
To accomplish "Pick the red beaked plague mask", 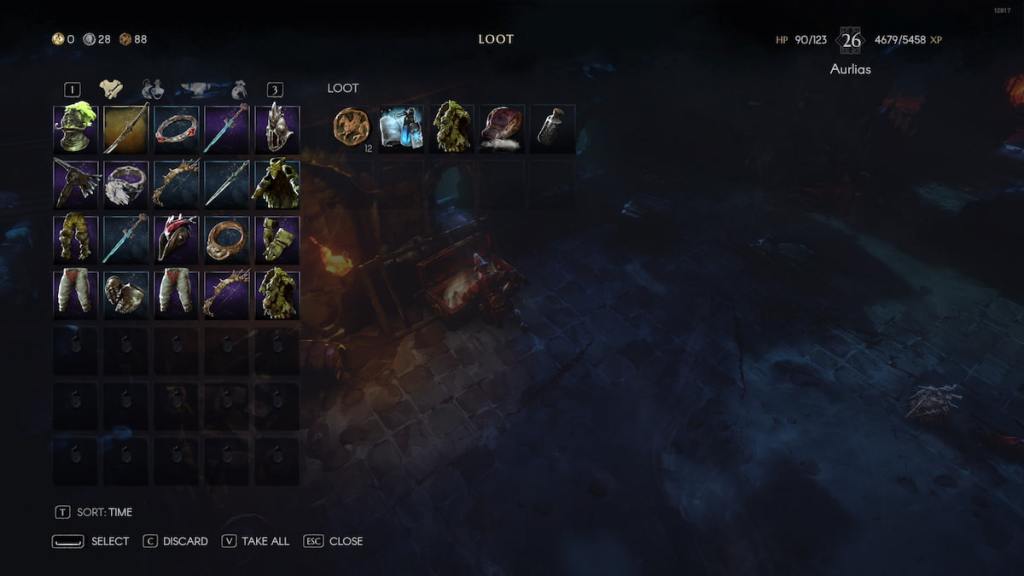I will (x=176, y=239).
